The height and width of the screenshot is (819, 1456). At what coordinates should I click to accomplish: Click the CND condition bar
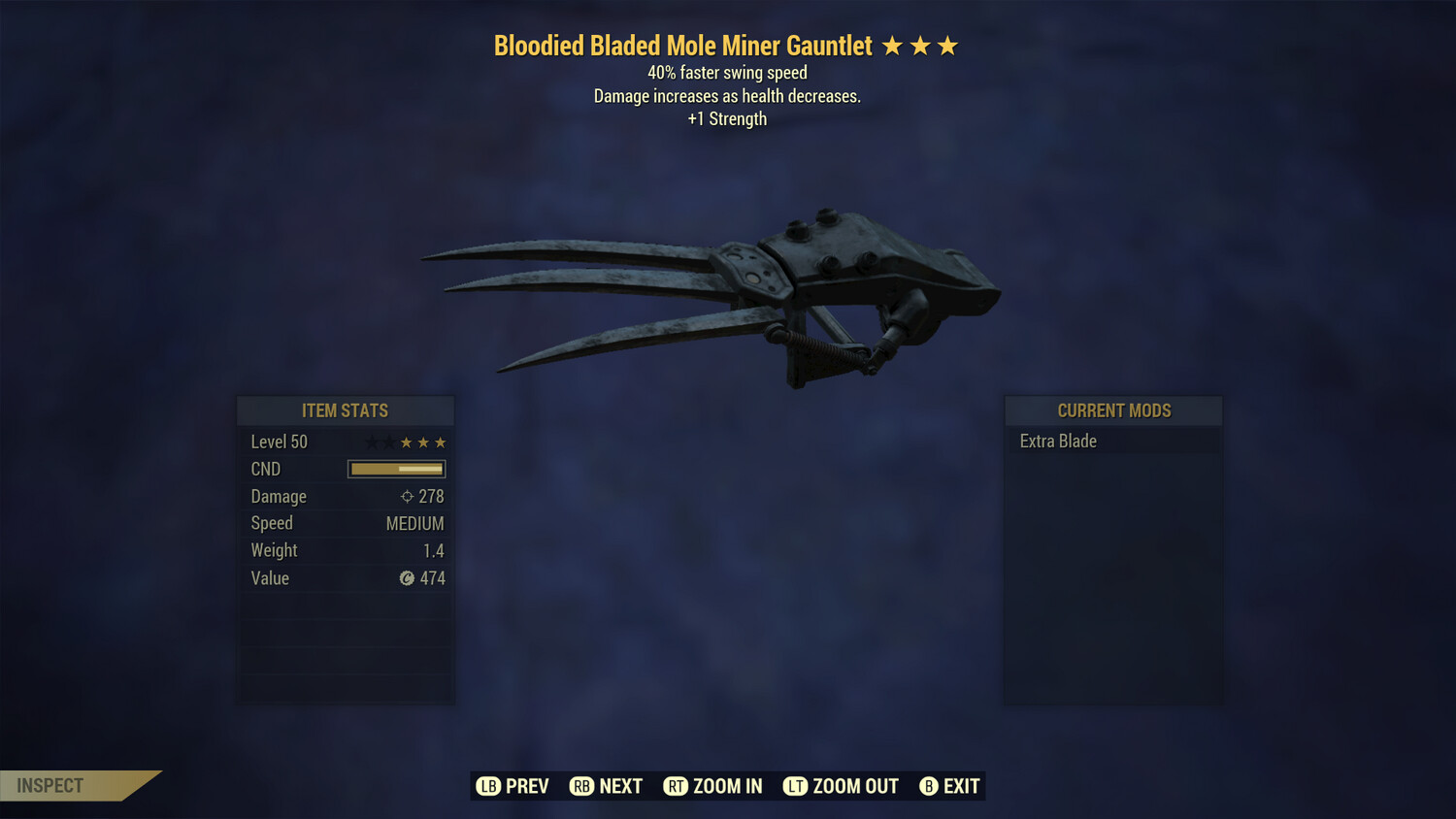395,469
